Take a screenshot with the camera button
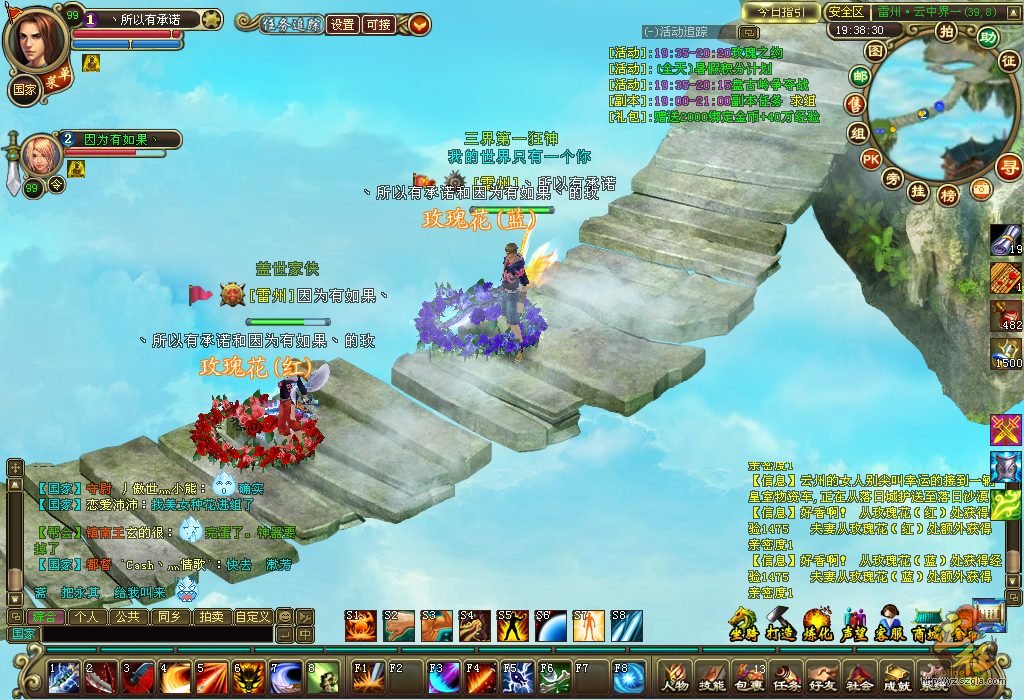This screenshot has height=700, width=1024. point(980,188)
